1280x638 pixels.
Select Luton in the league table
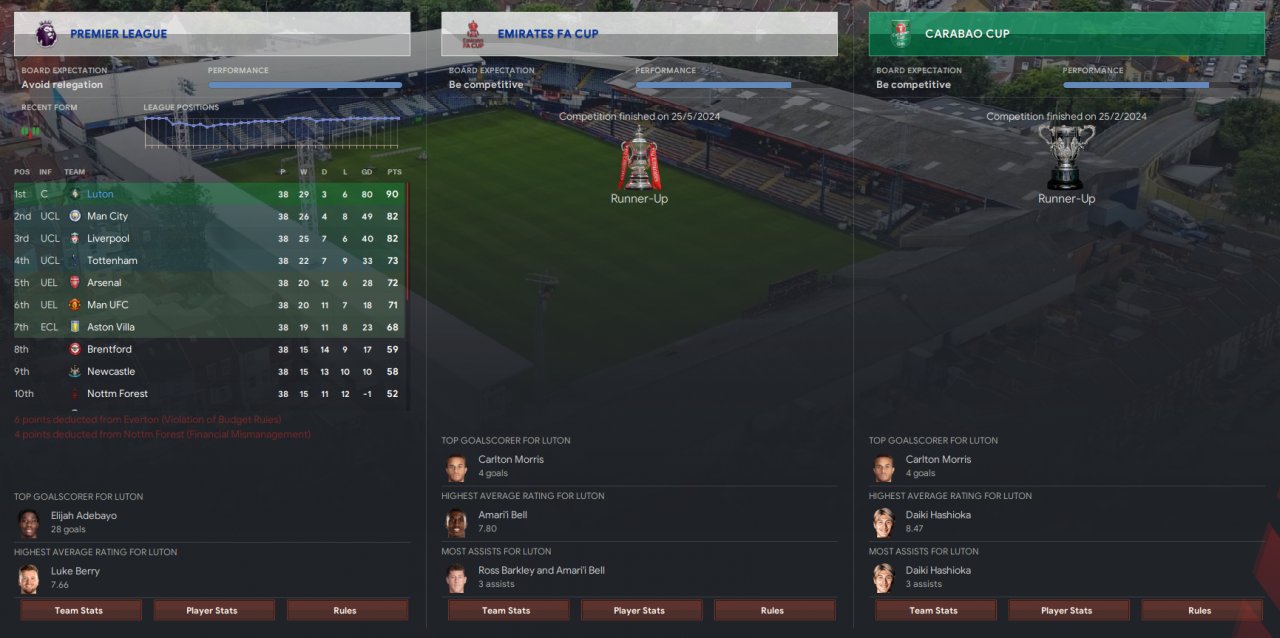pos(100,194)
